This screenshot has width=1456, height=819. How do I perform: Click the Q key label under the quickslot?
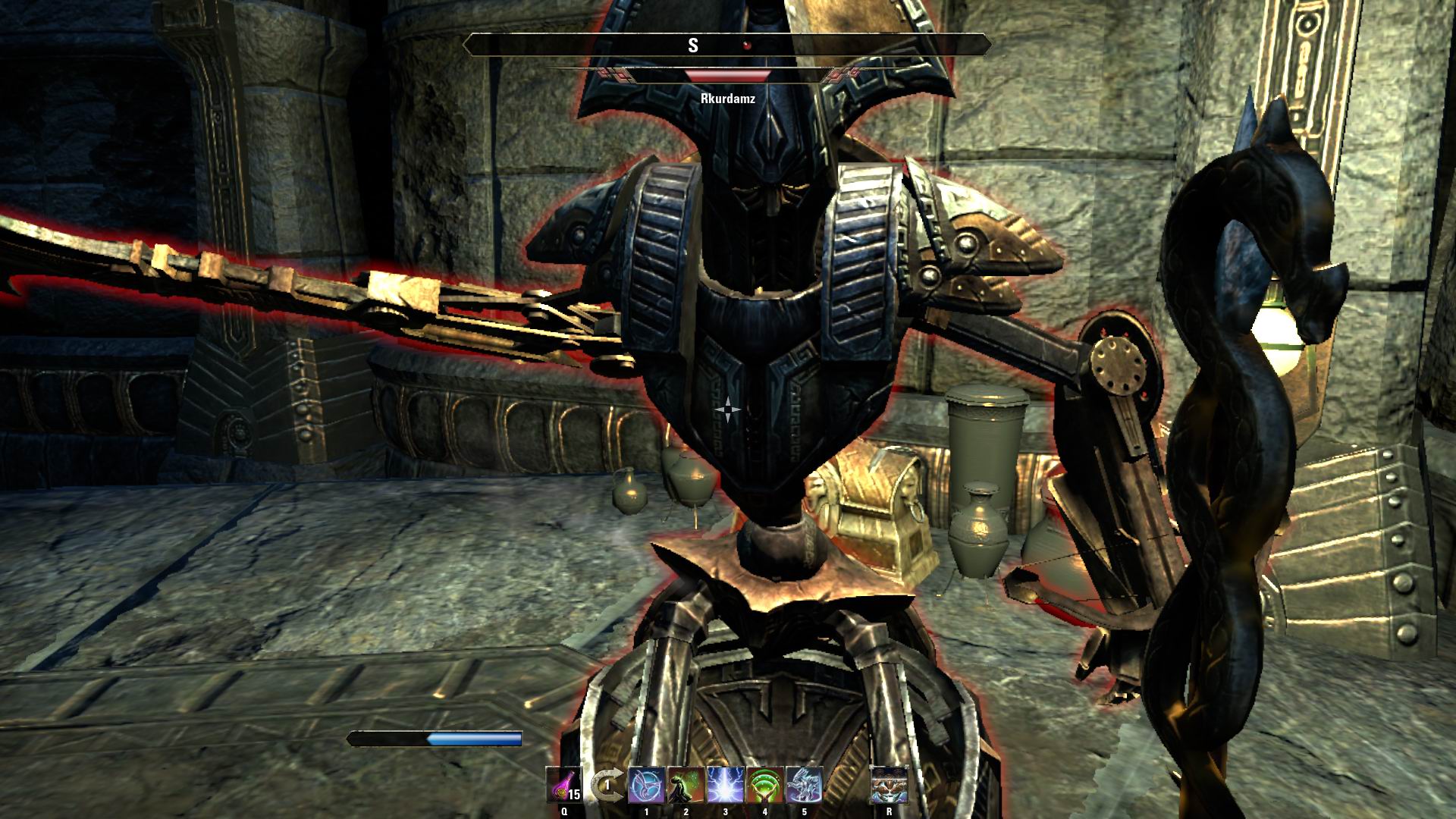(564, 811)
